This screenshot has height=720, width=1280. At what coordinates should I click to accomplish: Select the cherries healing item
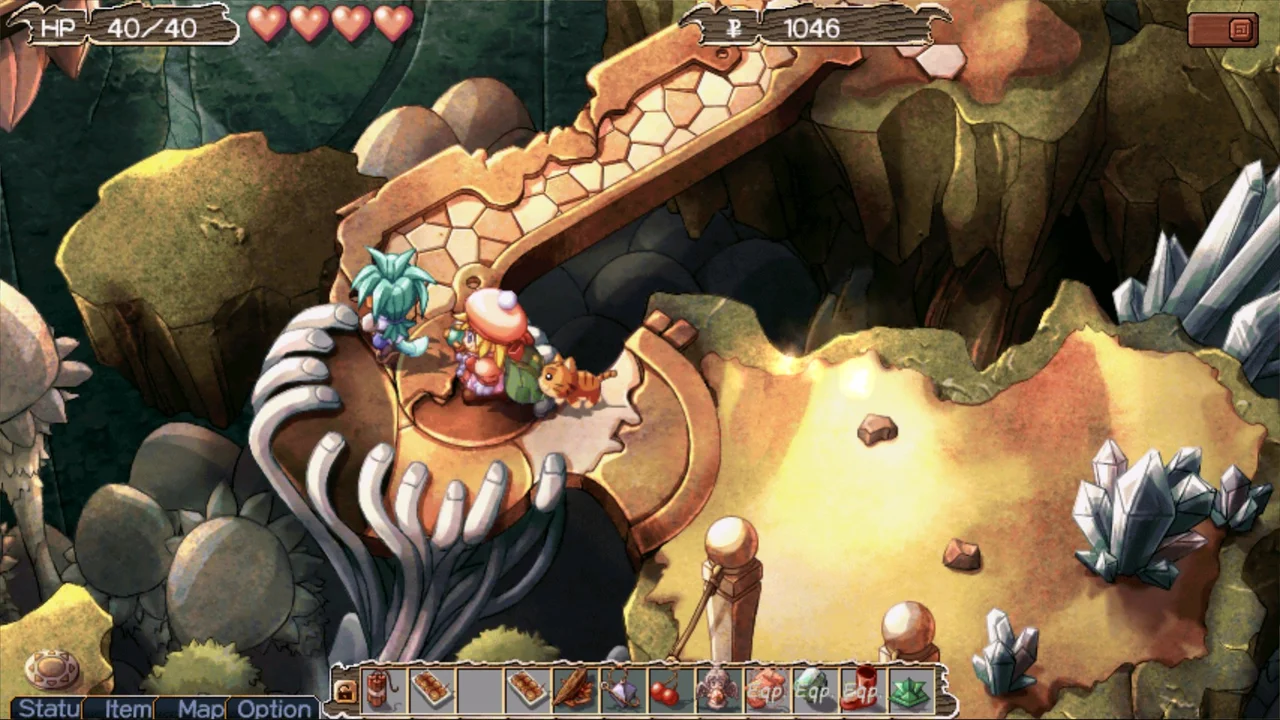(668, 690)
